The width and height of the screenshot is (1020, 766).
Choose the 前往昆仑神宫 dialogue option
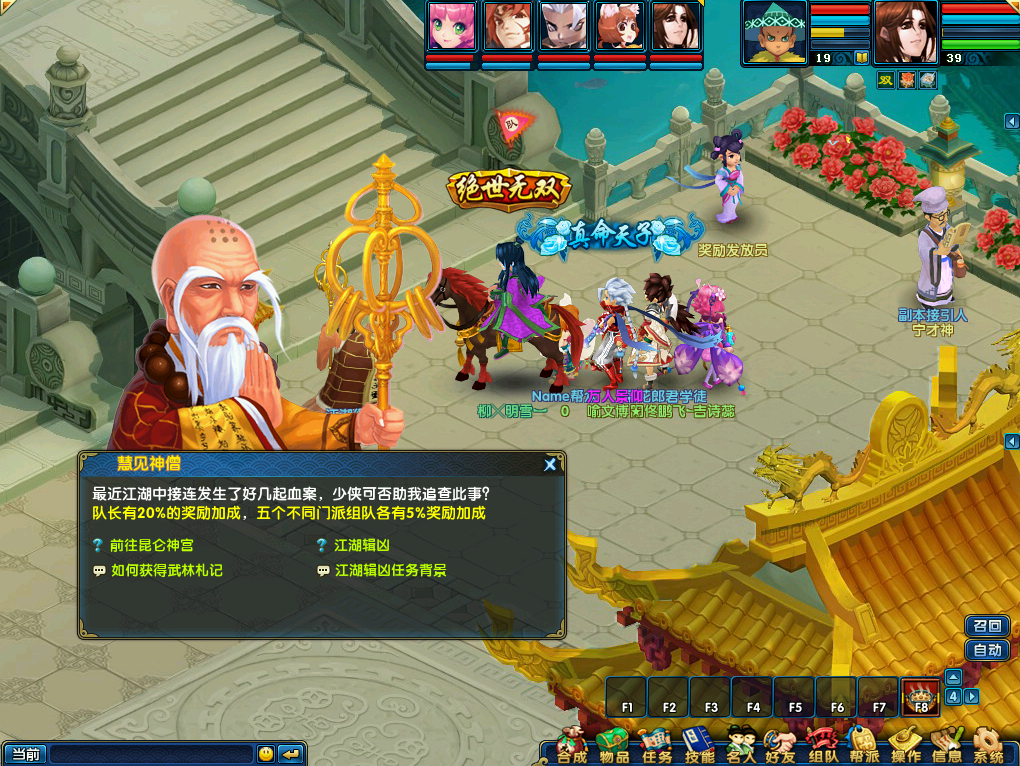click(x=150, y=545)
